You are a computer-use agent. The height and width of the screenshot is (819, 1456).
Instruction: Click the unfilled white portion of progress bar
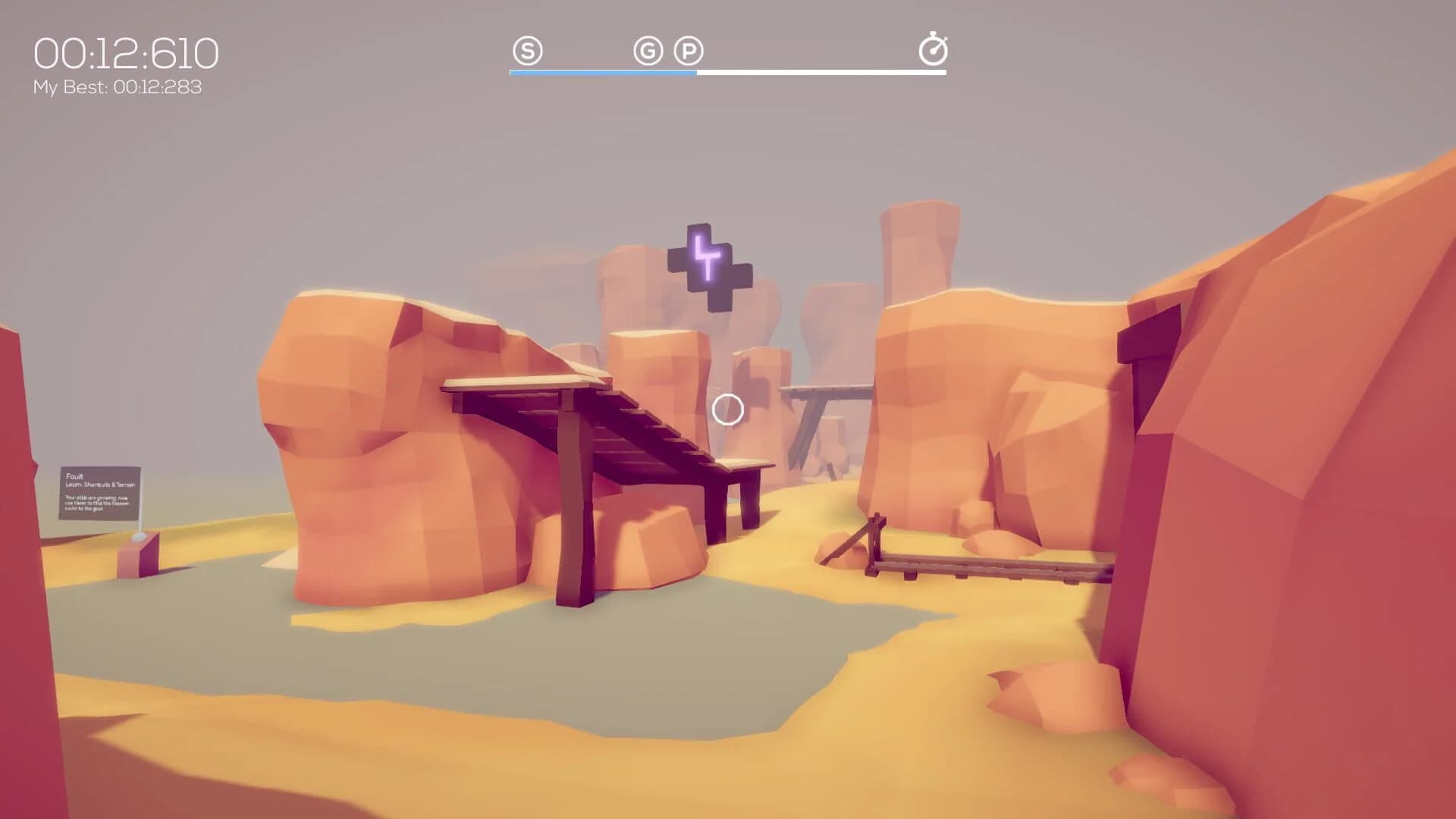tap(819, 74)
